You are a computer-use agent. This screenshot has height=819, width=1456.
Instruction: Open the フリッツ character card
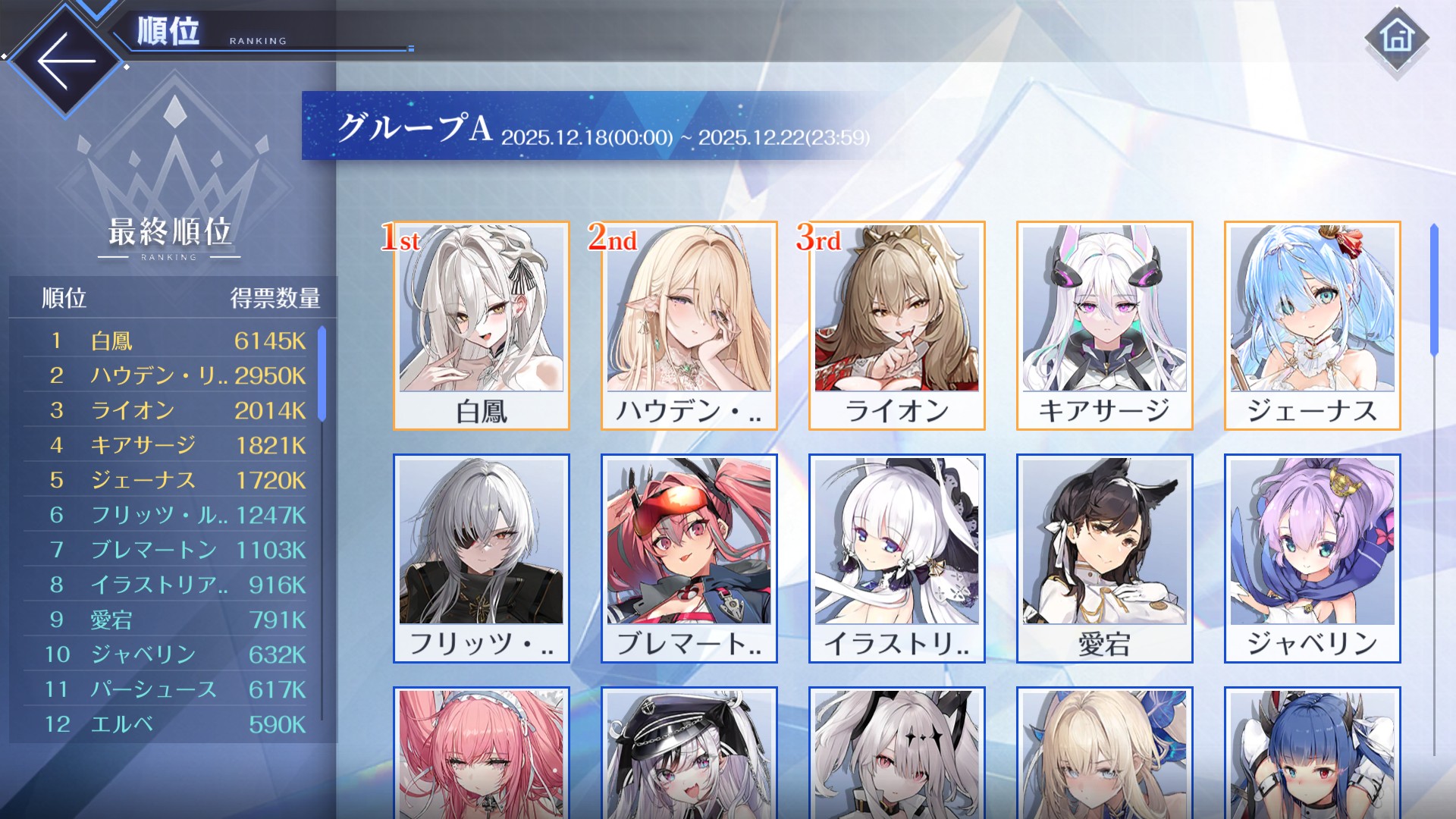(482, 558)
